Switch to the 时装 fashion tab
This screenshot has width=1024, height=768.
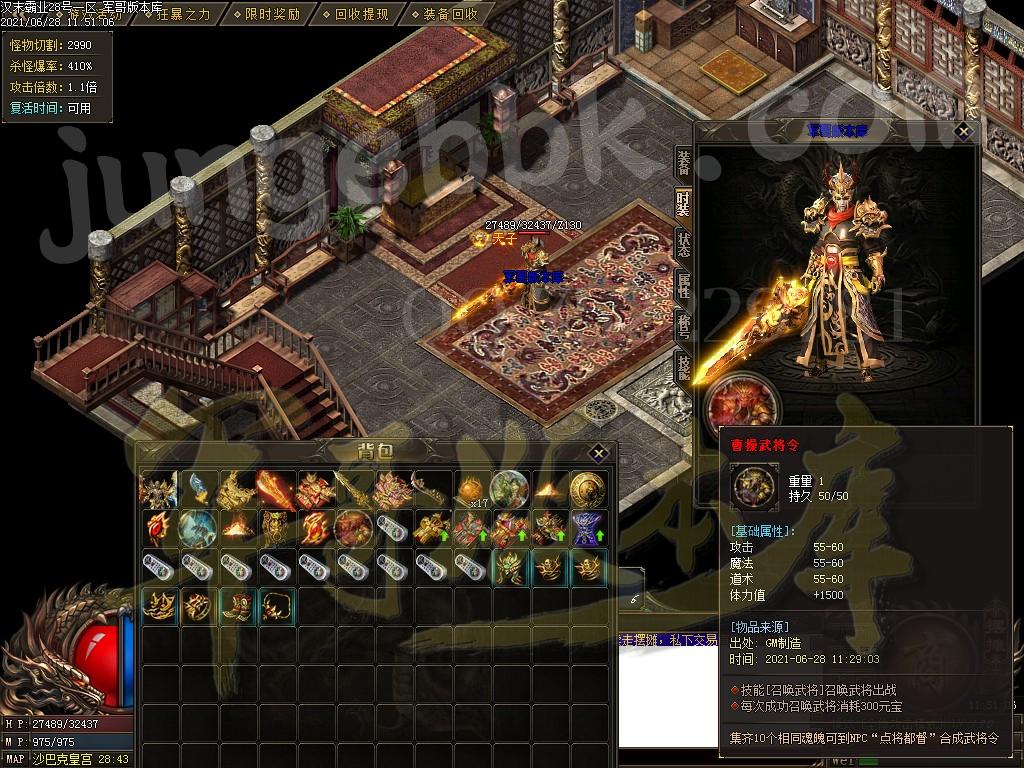pyautogui.click(x=683, y=202)
